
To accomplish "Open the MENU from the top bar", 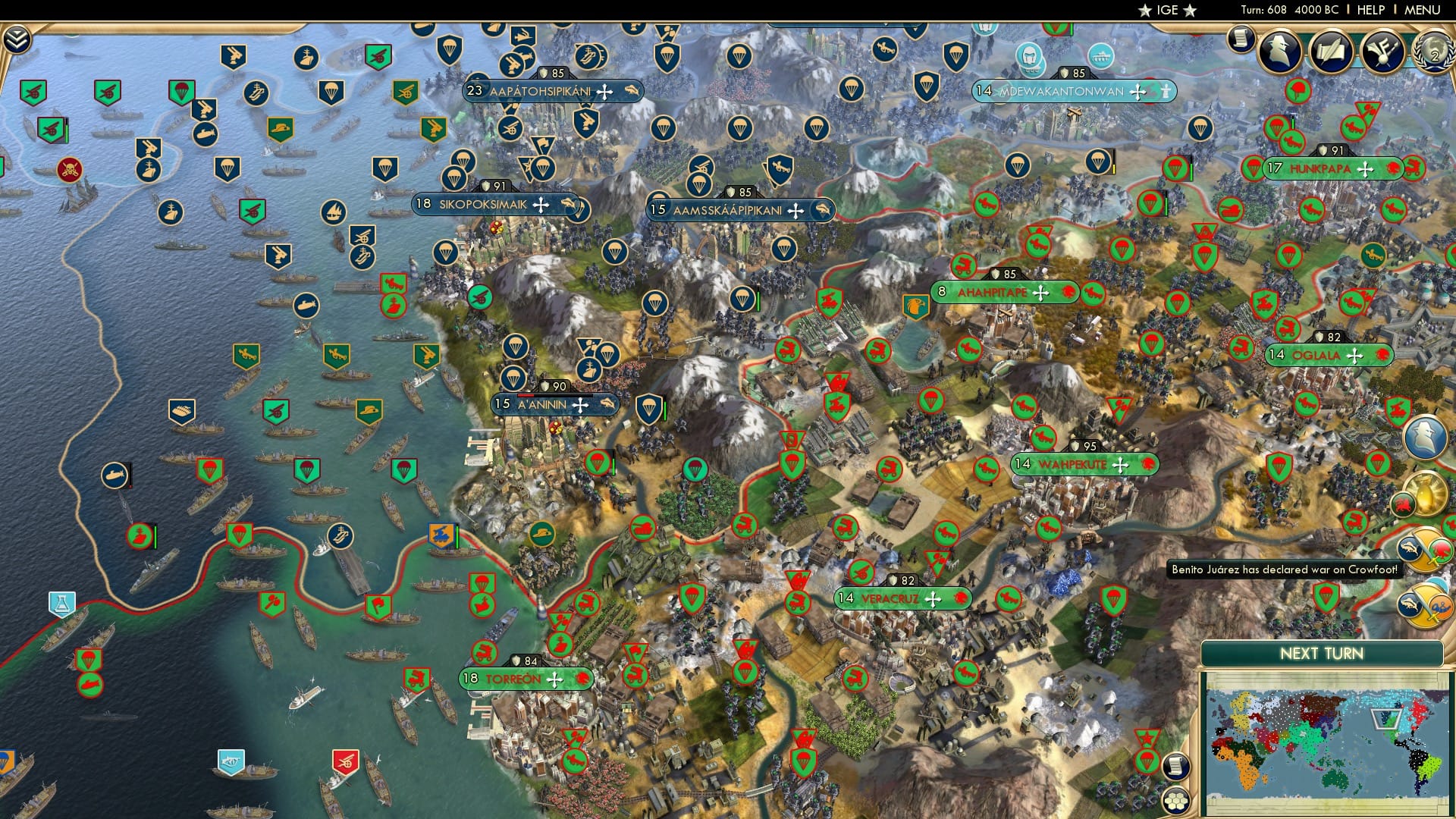I will (1423, 10).
